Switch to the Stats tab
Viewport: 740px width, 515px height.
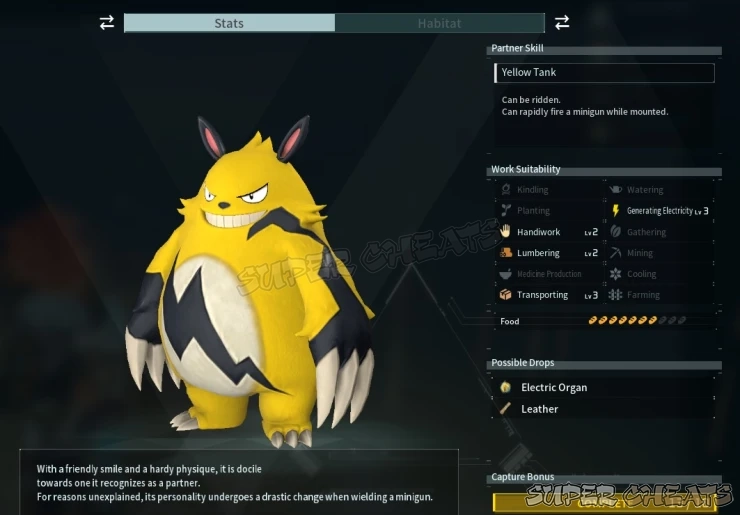pos(229,23)
